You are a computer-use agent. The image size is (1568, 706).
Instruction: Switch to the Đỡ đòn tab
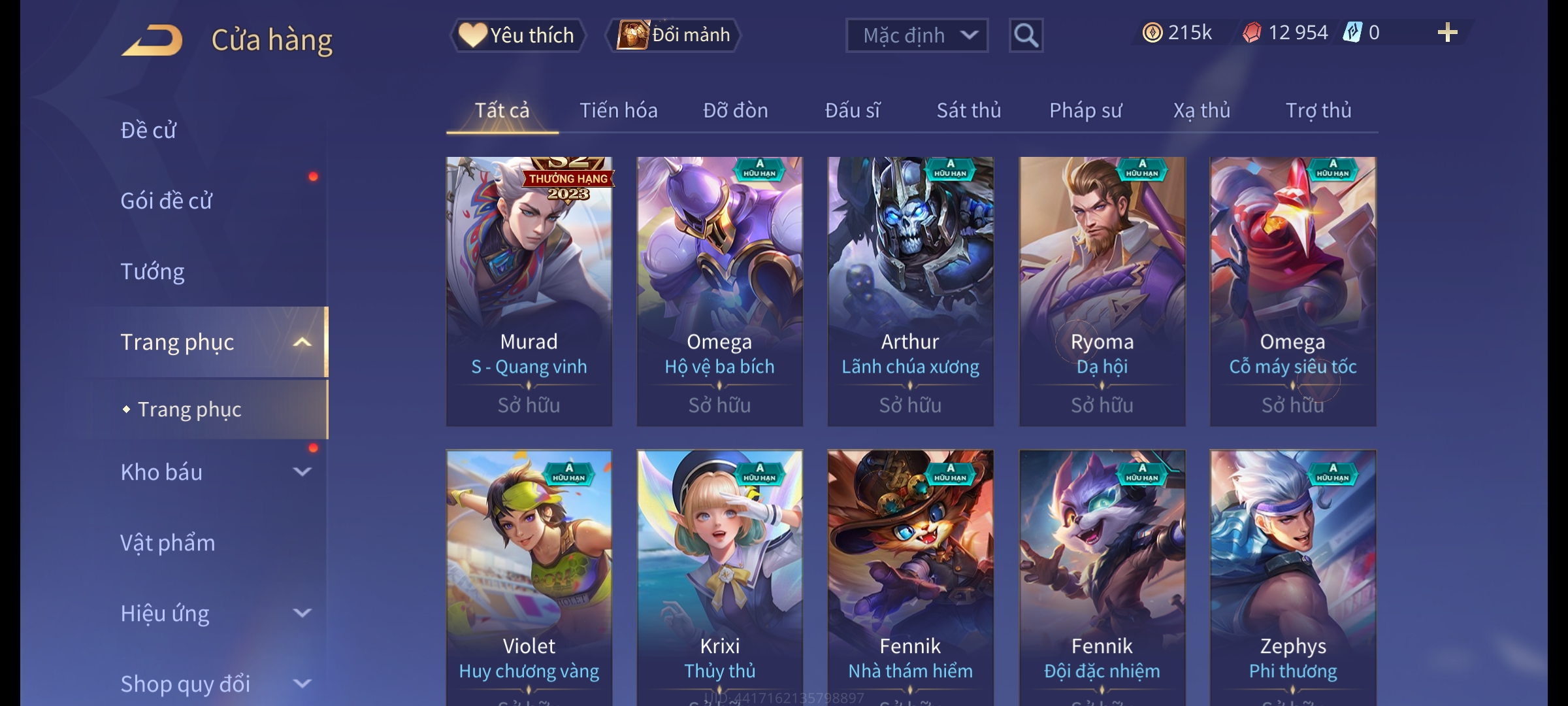(x=735, y=110)
